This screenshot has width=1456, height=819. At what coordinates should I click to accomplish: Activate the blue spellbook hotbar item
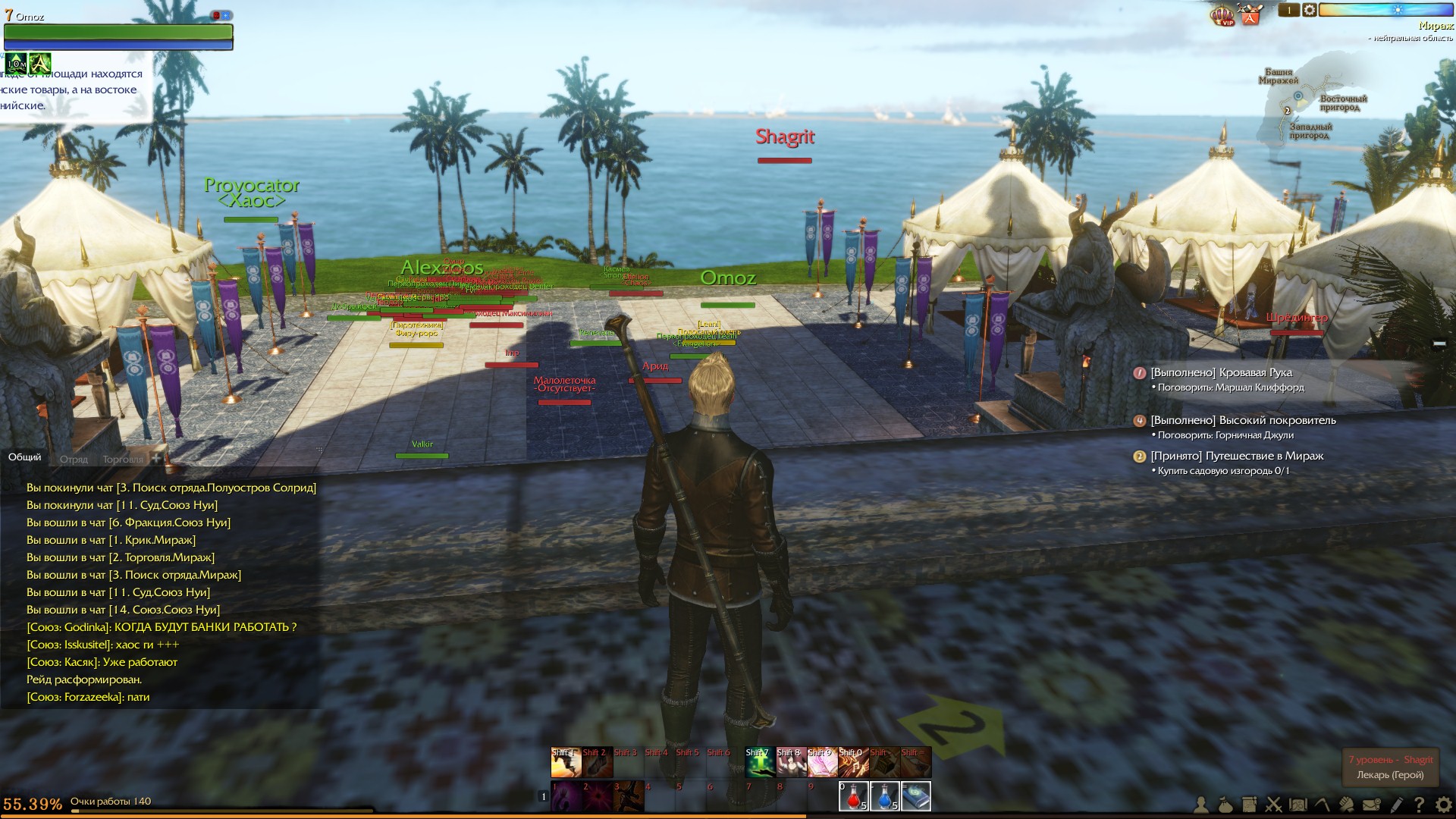915,796
